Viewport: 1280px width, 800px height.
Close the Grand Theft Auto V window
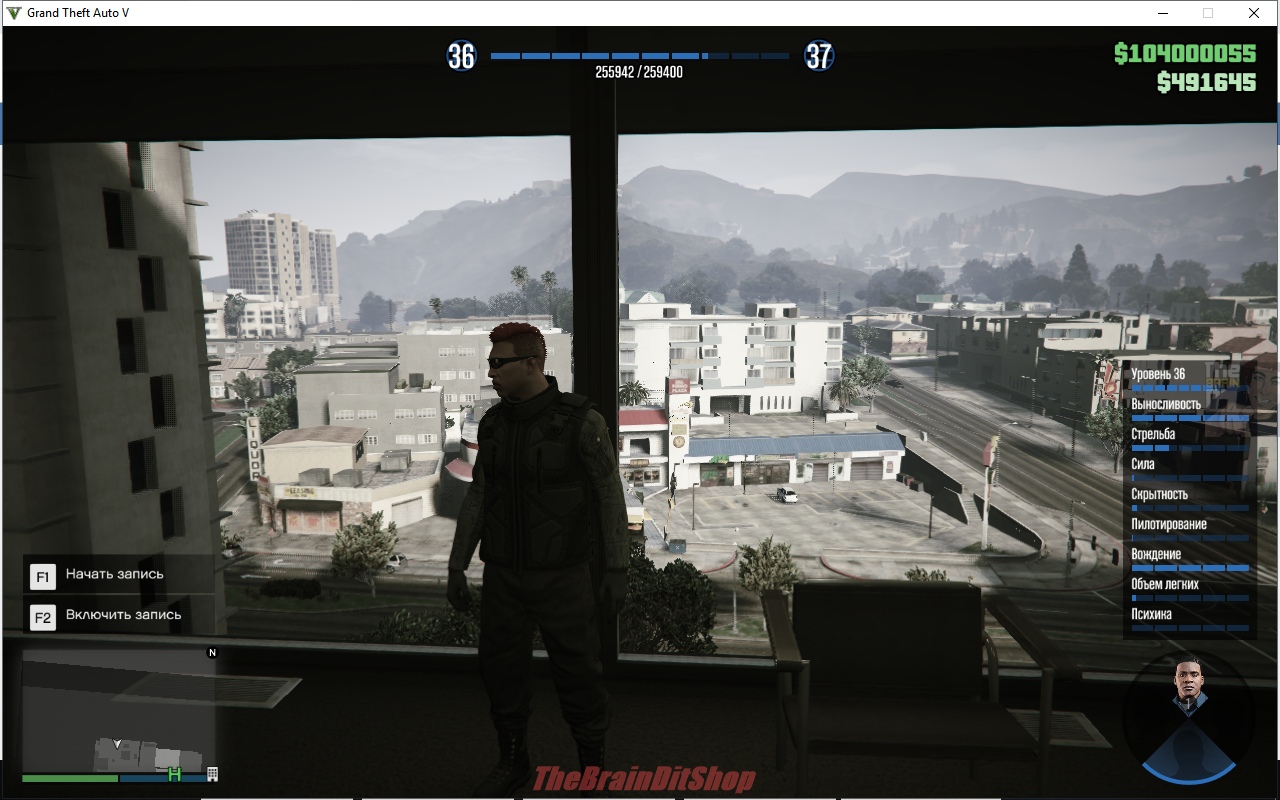[x=1253, y=13]
